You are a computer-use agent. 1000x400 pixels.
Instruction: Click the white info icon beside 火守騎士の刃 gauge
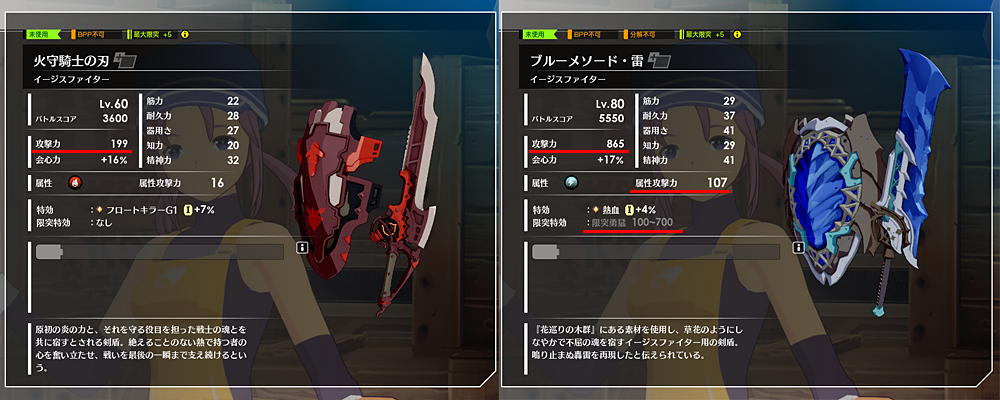pyautogui.click(x=300, y=245)
